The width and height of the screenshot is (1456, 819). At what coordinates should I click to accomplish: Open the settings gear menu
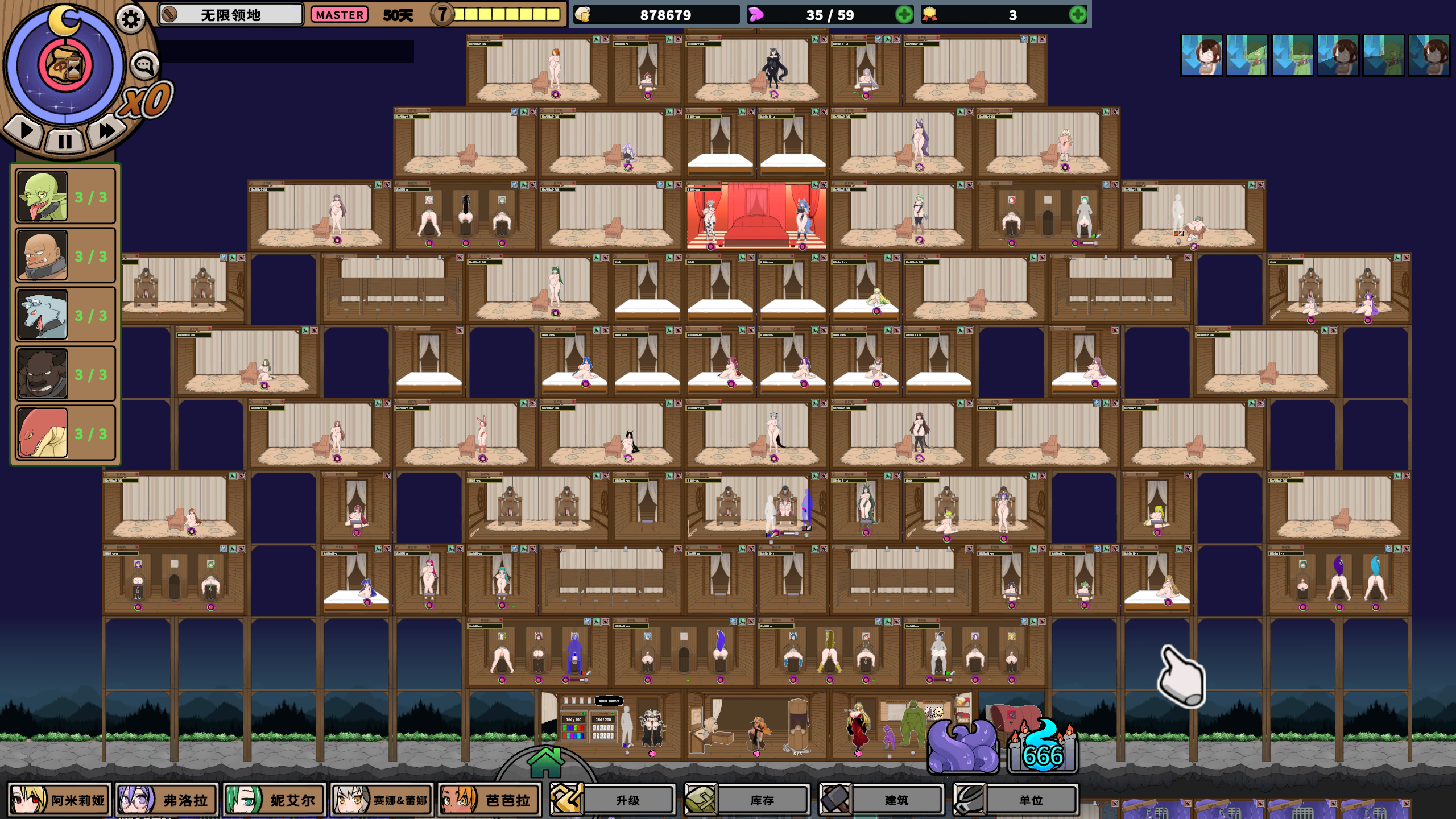click(x=130, y=20)
